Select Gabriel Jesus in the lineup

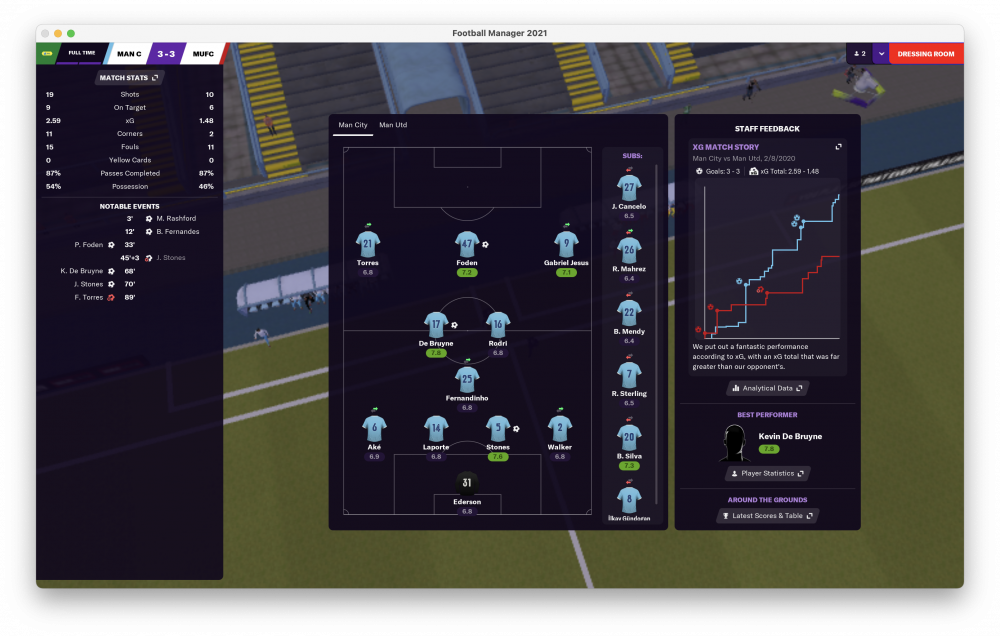(x=567, y=243)
